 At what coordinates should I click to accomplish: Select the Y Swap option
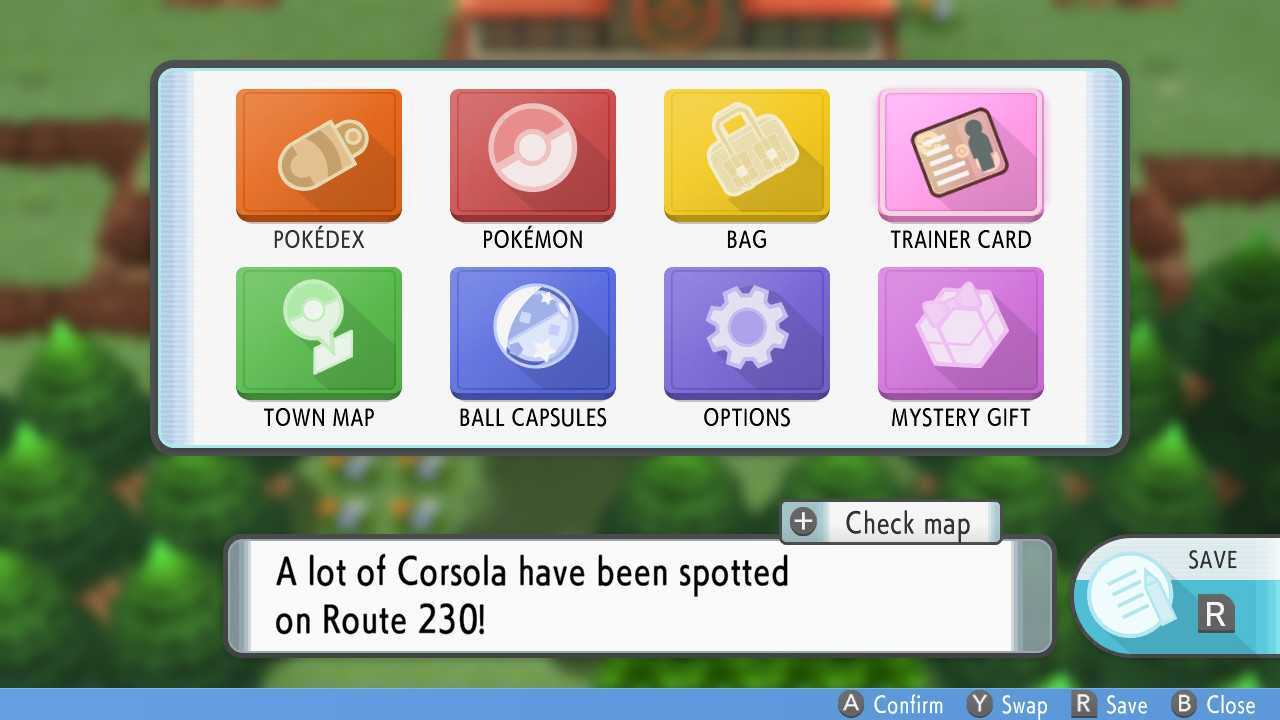1005,705
